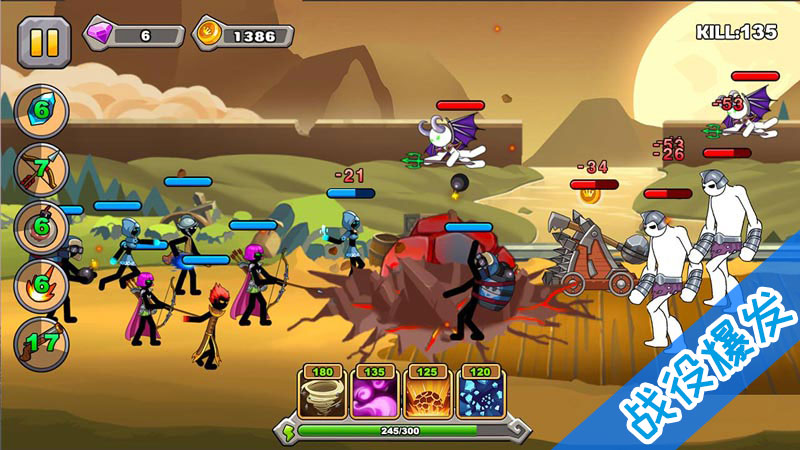Image resolution: width=800 pixels, height=450 pixels.
Task: Choose the bow and arrow unit icon
Action: tap(41, 167)
